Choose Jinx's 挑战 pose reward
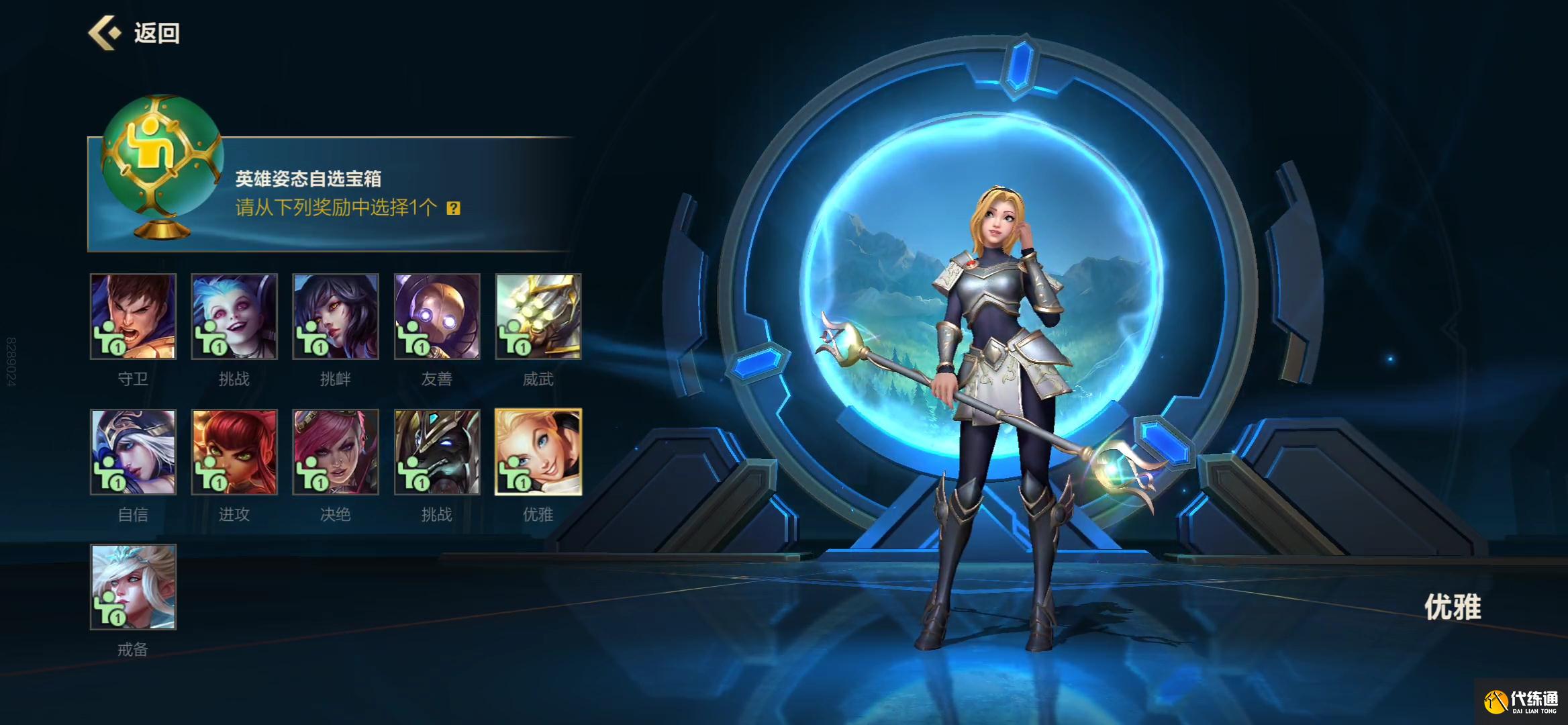1568x725 pixels. pyautogui.click(x=234, y=316)
